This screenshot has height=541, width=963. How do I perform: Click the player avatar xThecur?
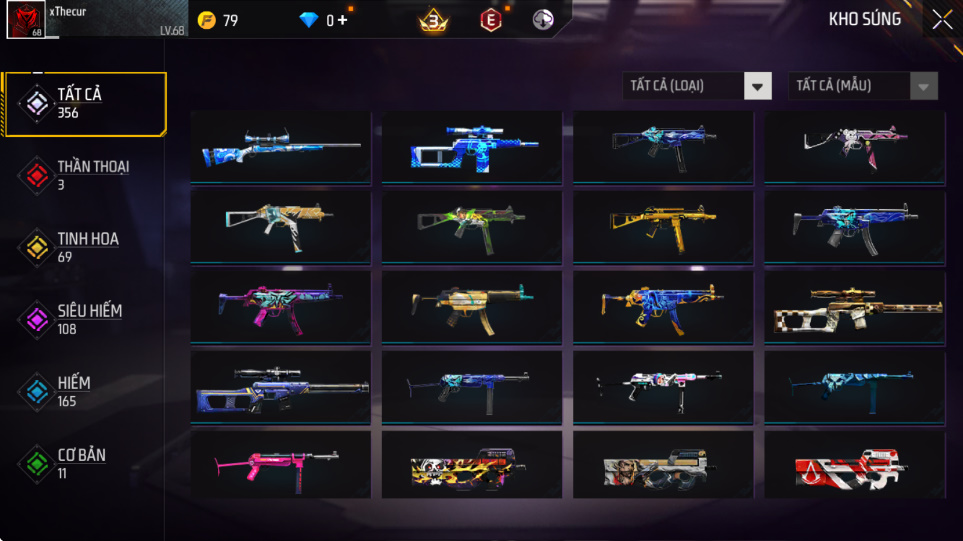pos(24,20)
